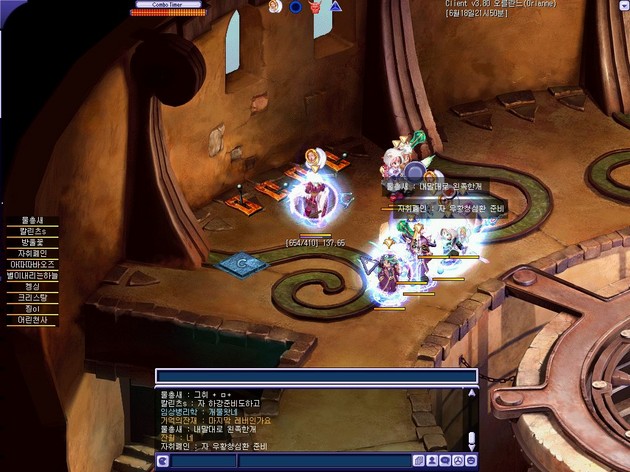This screenshot has width=630, height=472.
Task: Click the wide bar above the chat log
Action: point(315,376)
